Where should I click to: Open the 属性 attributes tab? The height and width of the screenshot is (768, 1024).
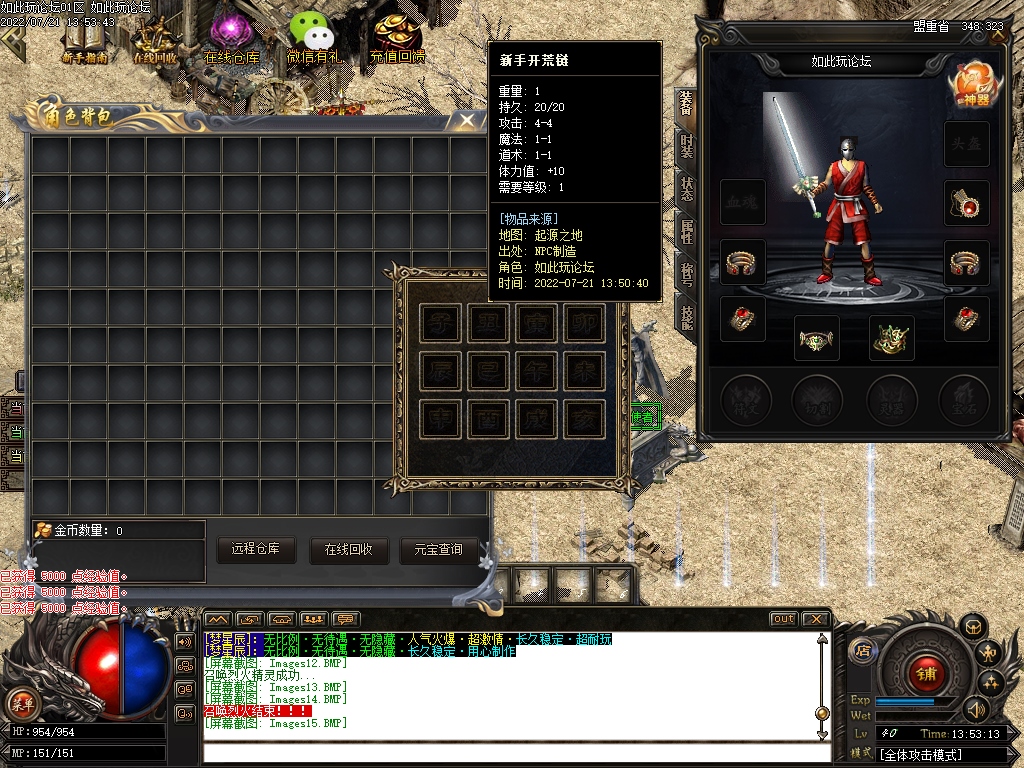(x=687, y=232)
